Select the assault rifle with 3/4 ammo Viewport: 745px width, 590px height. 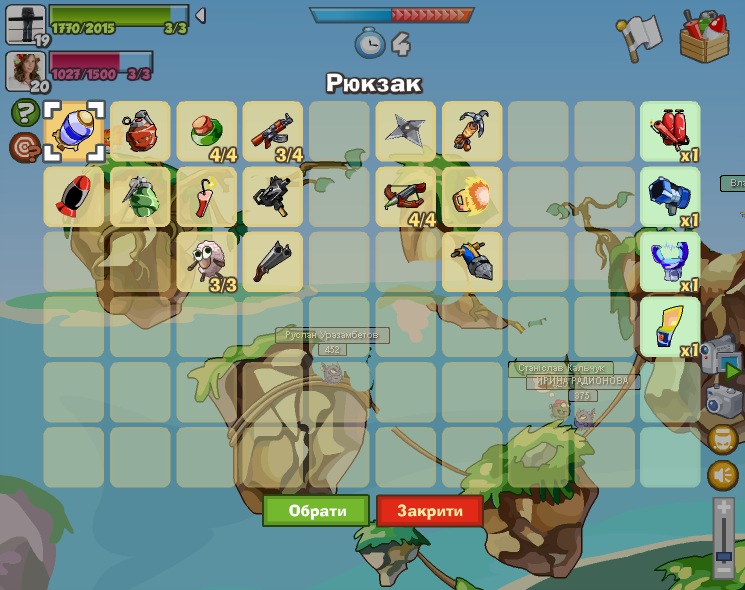(x=273, y=131)
